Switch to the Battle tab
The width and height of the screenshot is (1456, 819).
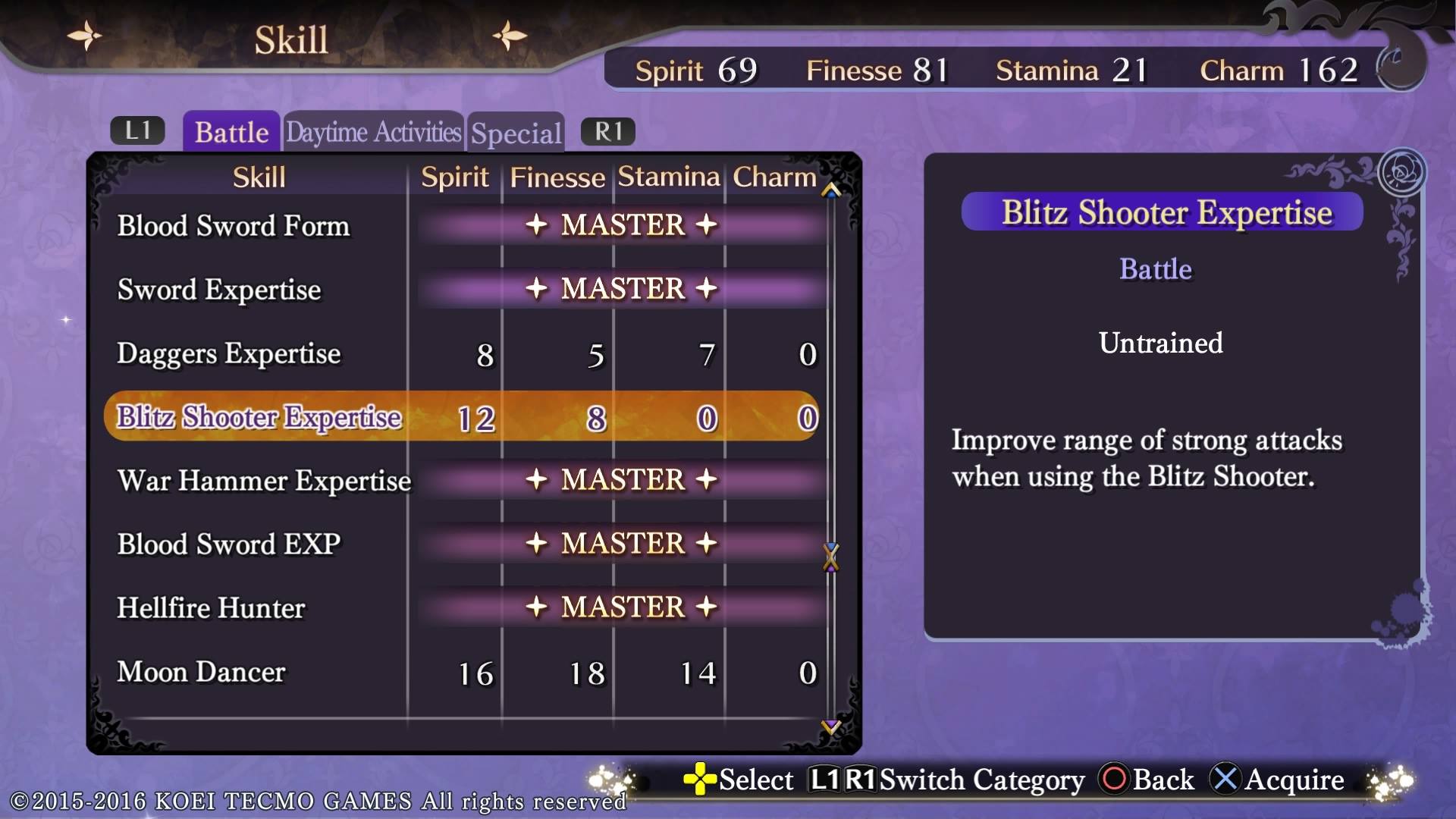click(x=231, y=132)
